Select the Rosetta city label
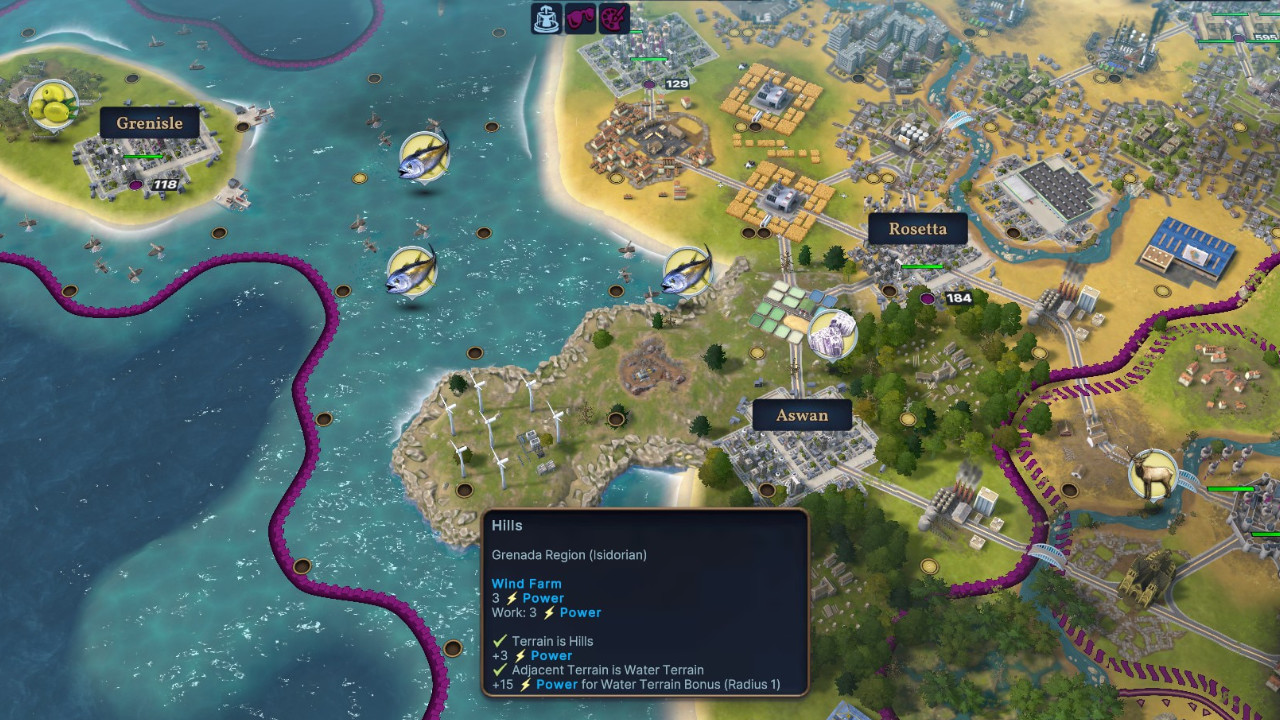 click(917, 228)
